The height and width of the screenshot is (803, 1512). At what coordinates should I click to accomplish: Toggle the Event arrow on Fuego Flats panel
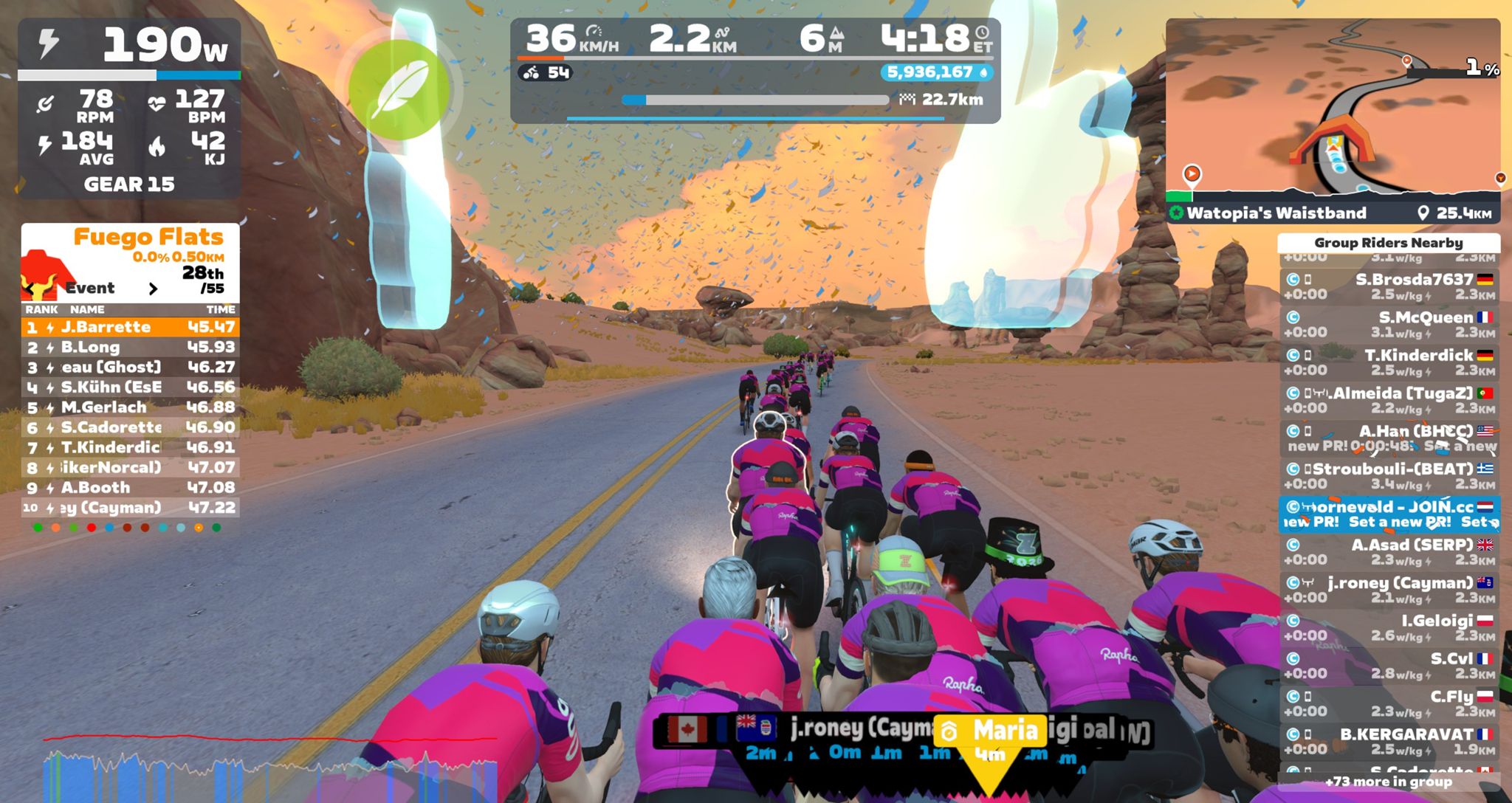153,289
